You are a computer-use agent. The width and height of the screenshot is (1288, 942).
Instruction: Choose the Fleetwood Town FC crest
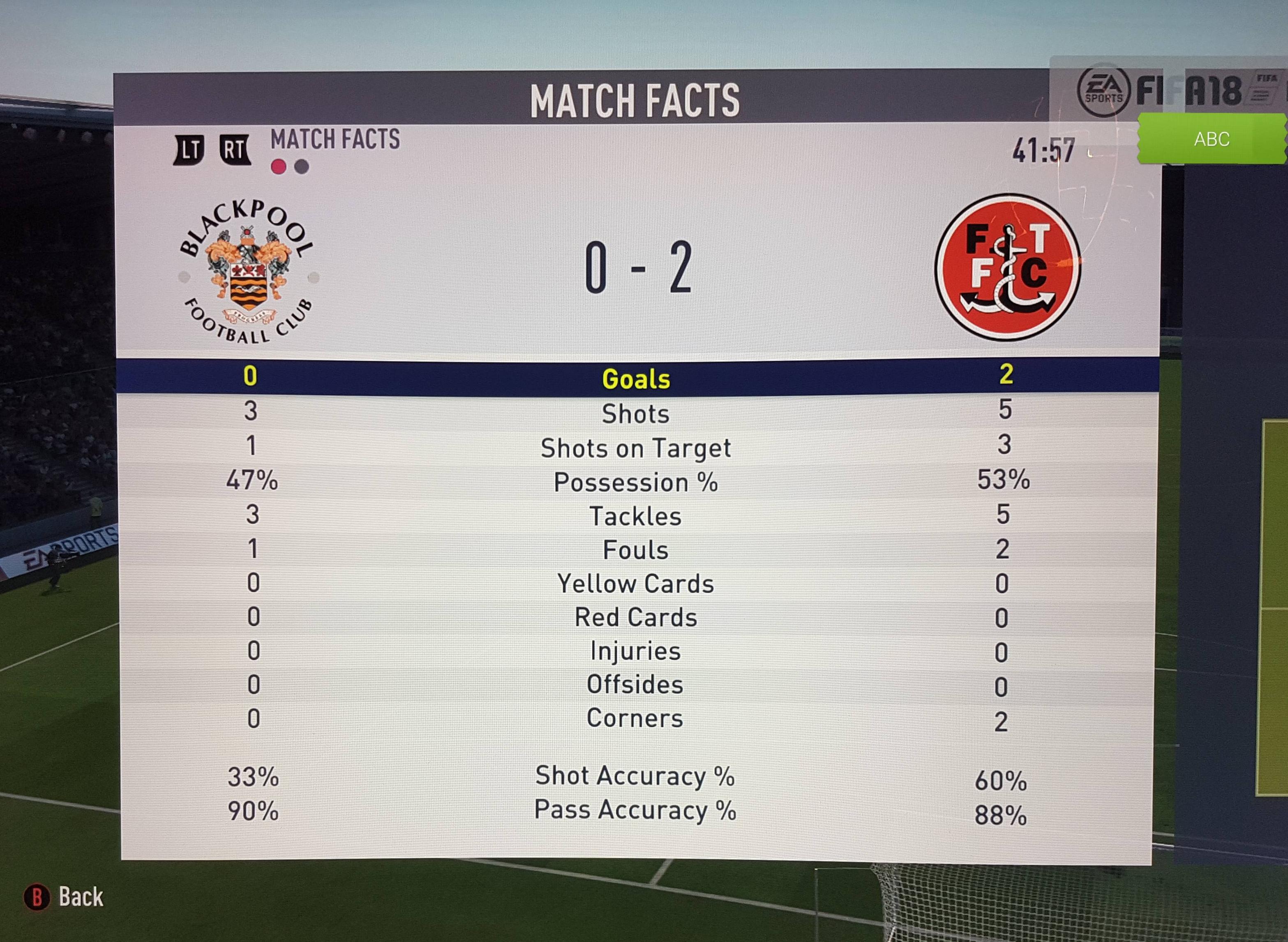pos(1007,267)
